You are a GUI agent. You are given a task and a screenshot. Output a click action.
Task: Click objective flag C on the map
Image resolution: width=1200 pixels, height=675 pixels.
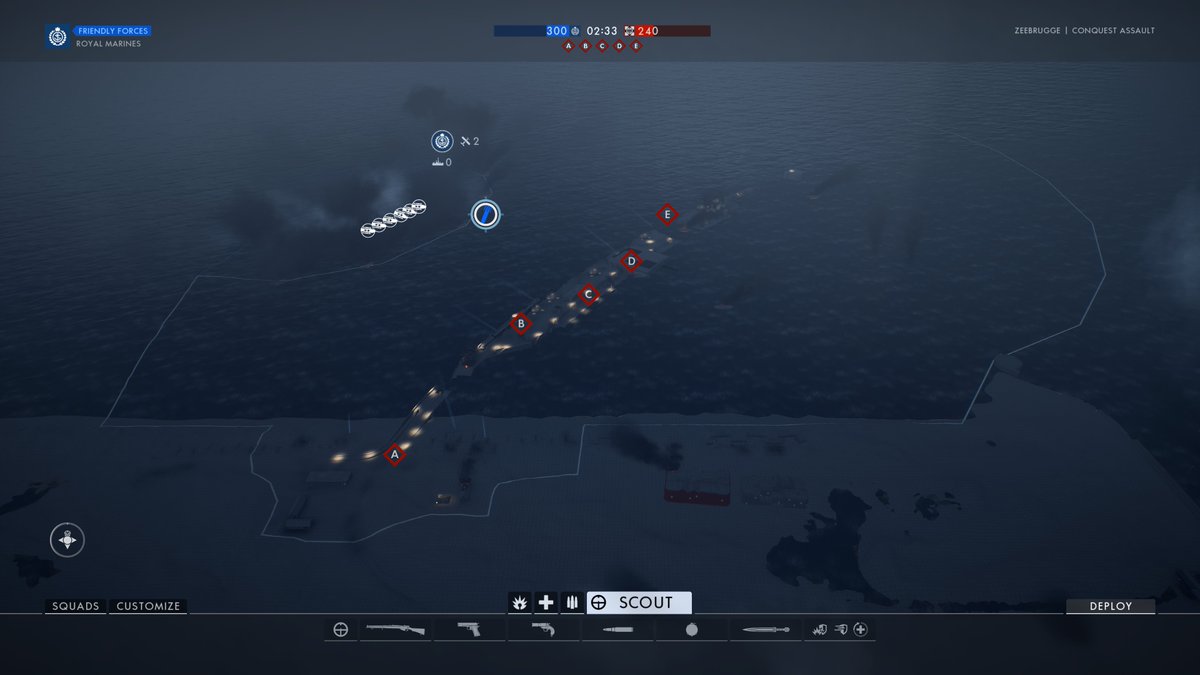click(588, 294)
